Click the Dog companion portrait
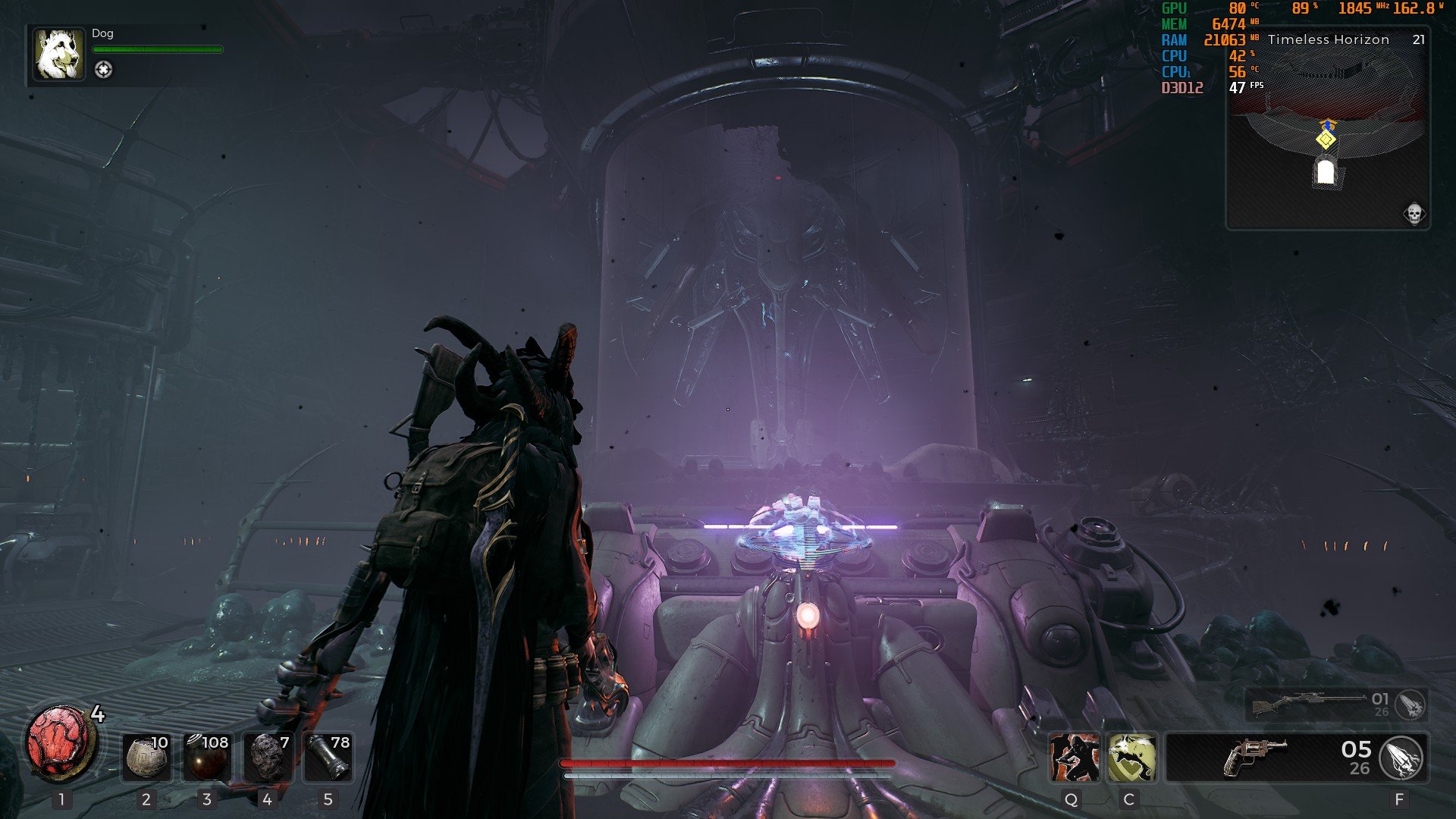Viewport: 1456px width, 819px height. 58,55
